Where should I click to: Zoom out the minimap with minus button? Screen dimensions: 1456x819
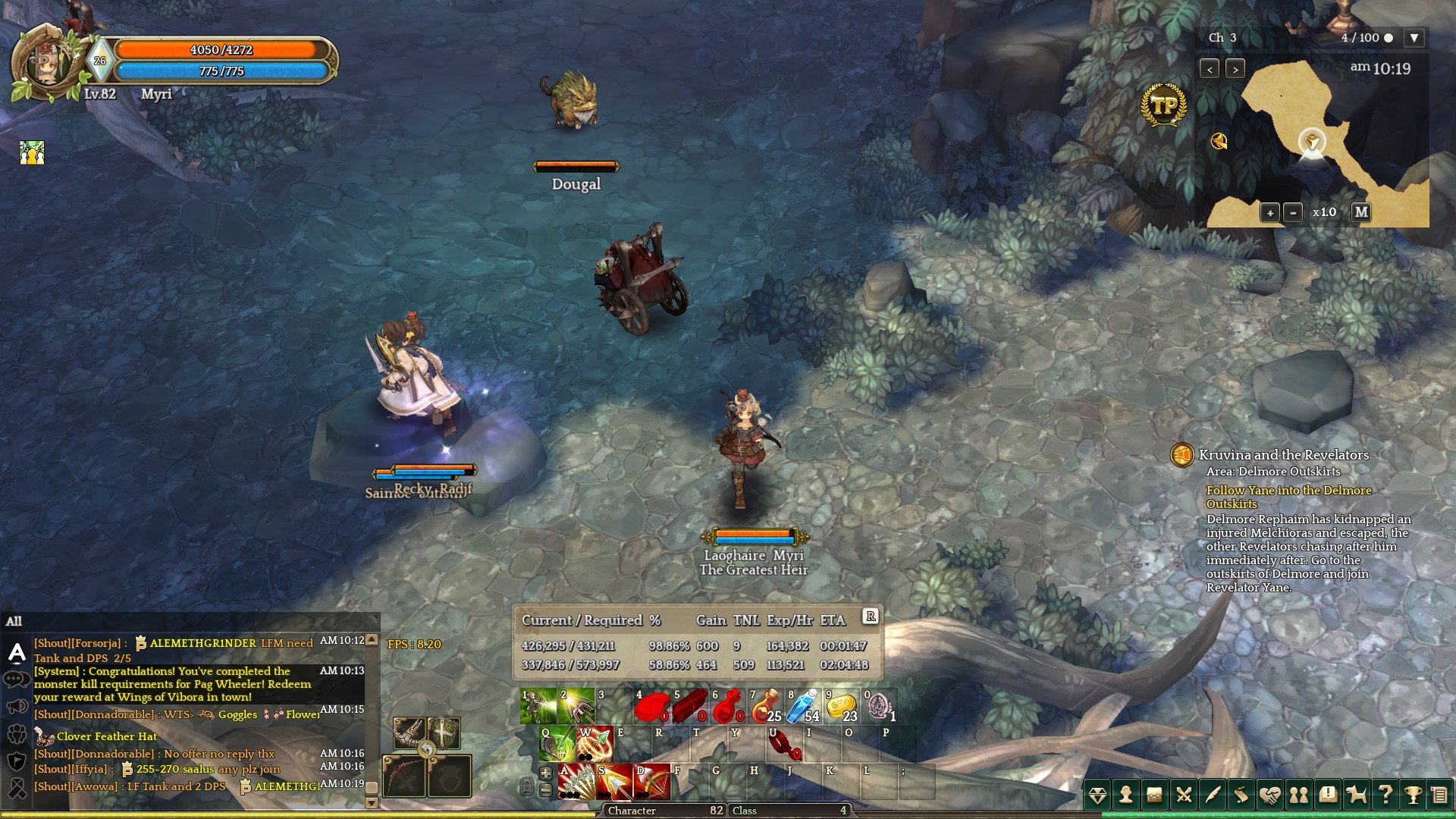click(1293, 212)
